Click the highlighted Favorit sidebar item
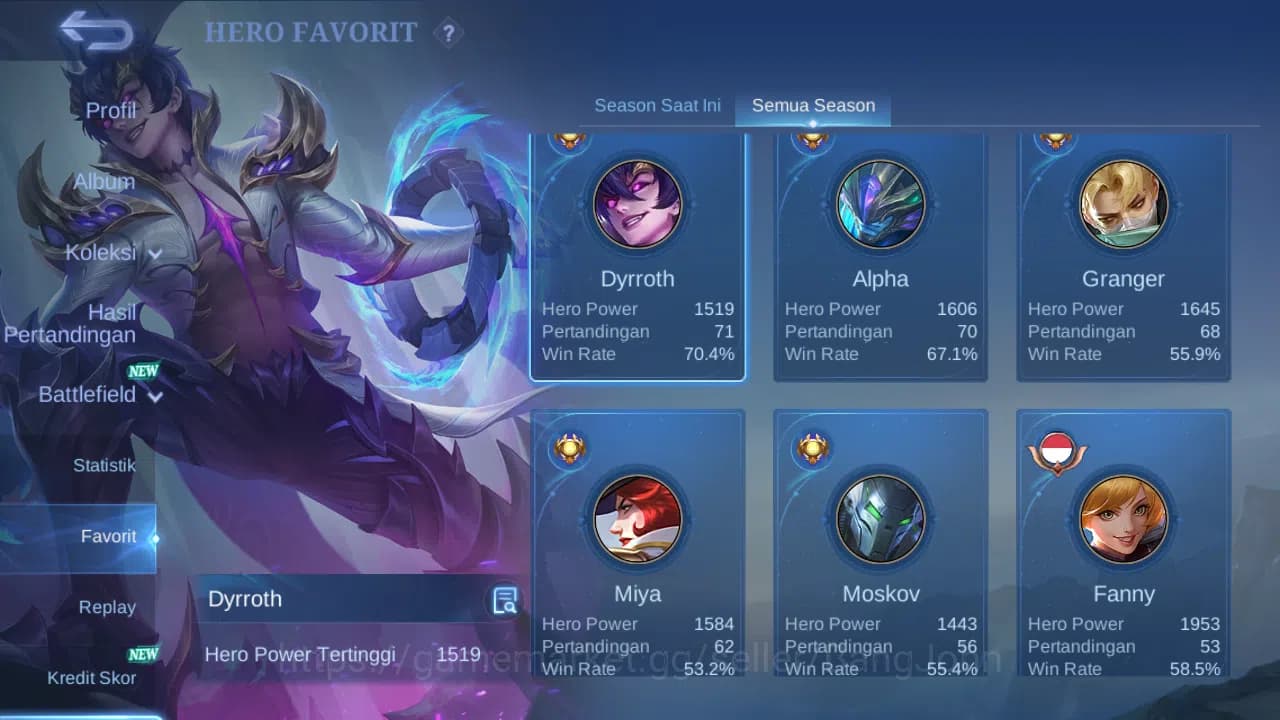The image size is (1280, 720). click(x=107, y=536)
